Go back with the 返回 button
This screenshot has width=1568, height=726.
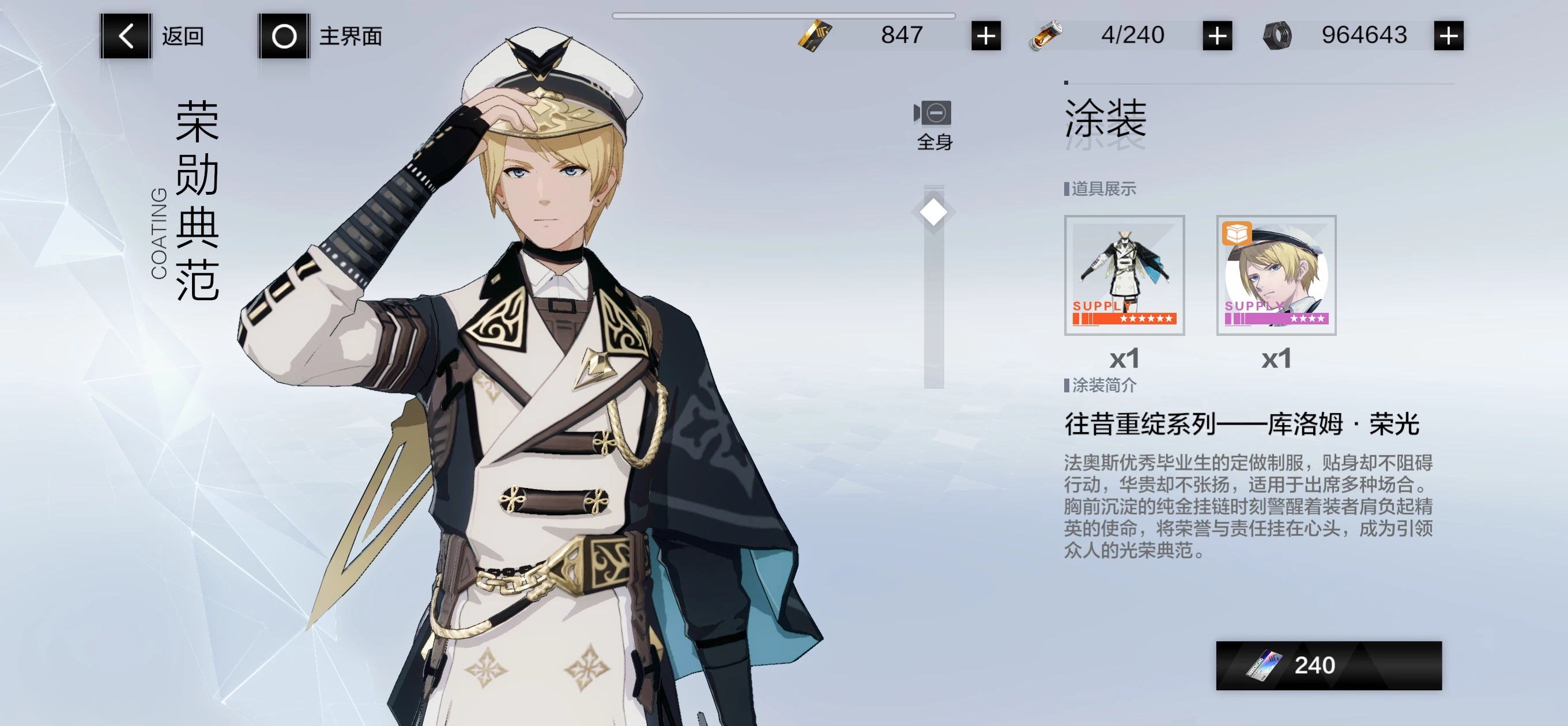[126, 36]
